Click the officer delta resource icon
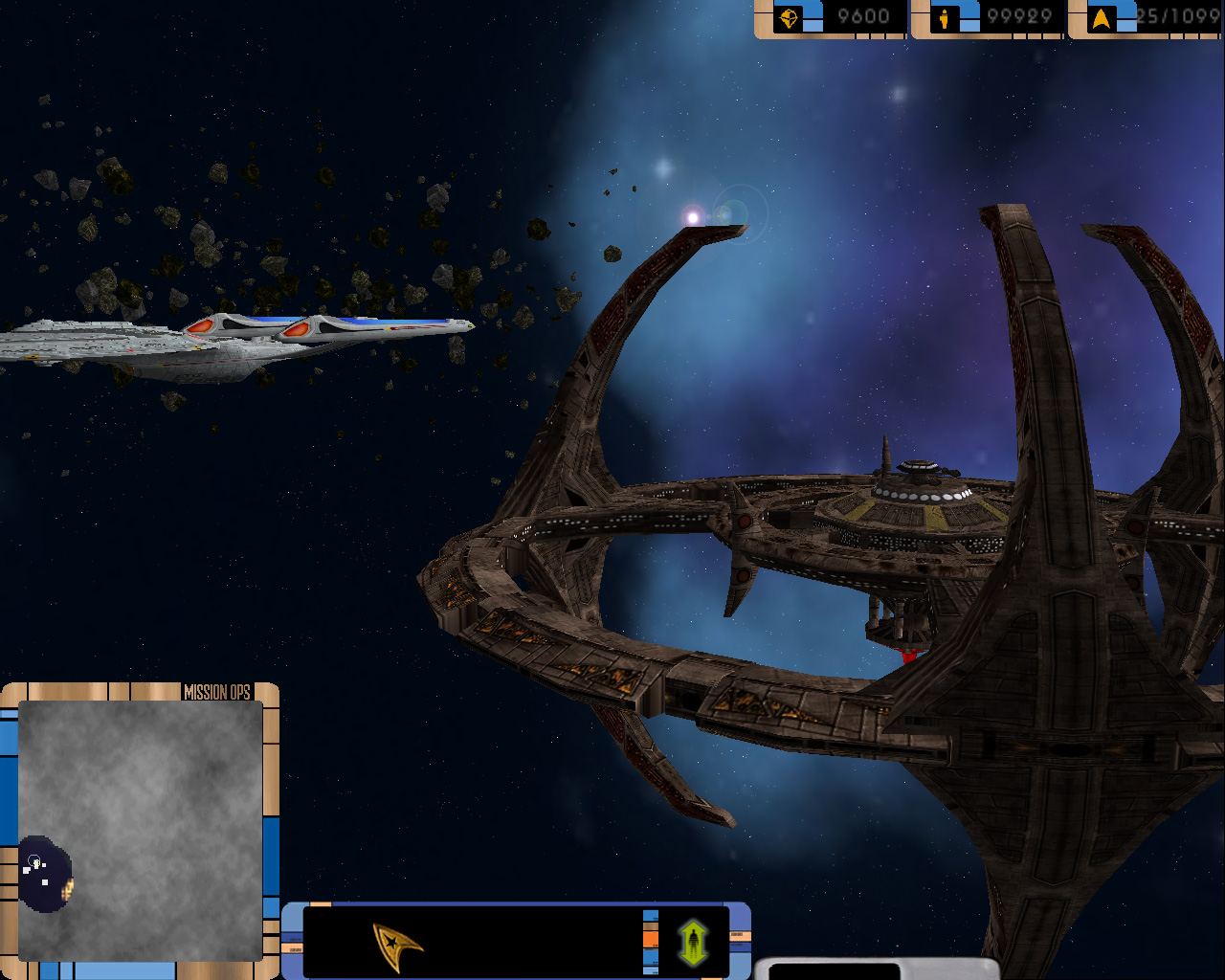The image size is (1225, 980). 1102,18
